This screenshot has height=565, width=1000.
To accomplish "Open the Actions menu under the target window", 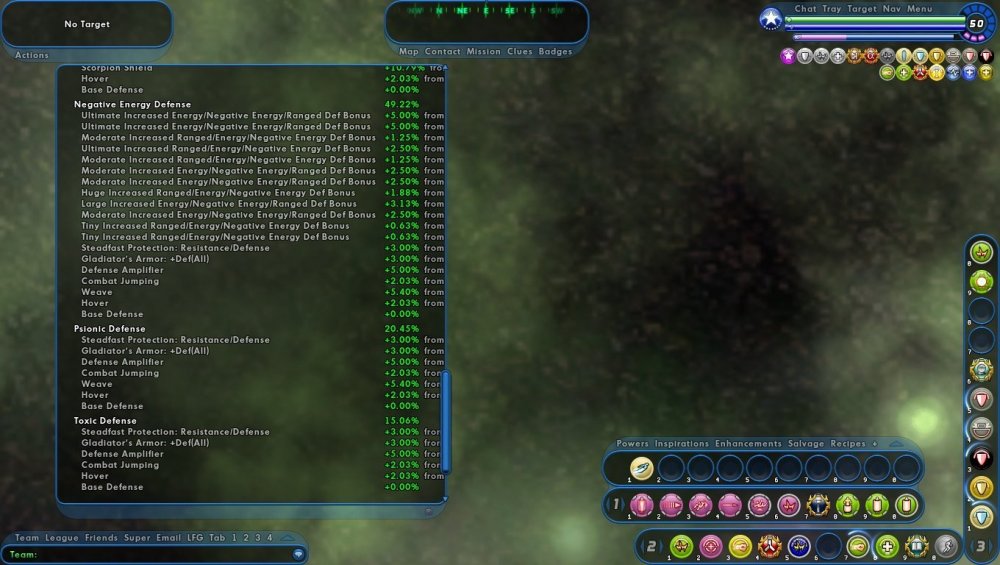I will (x=32, y=55).
